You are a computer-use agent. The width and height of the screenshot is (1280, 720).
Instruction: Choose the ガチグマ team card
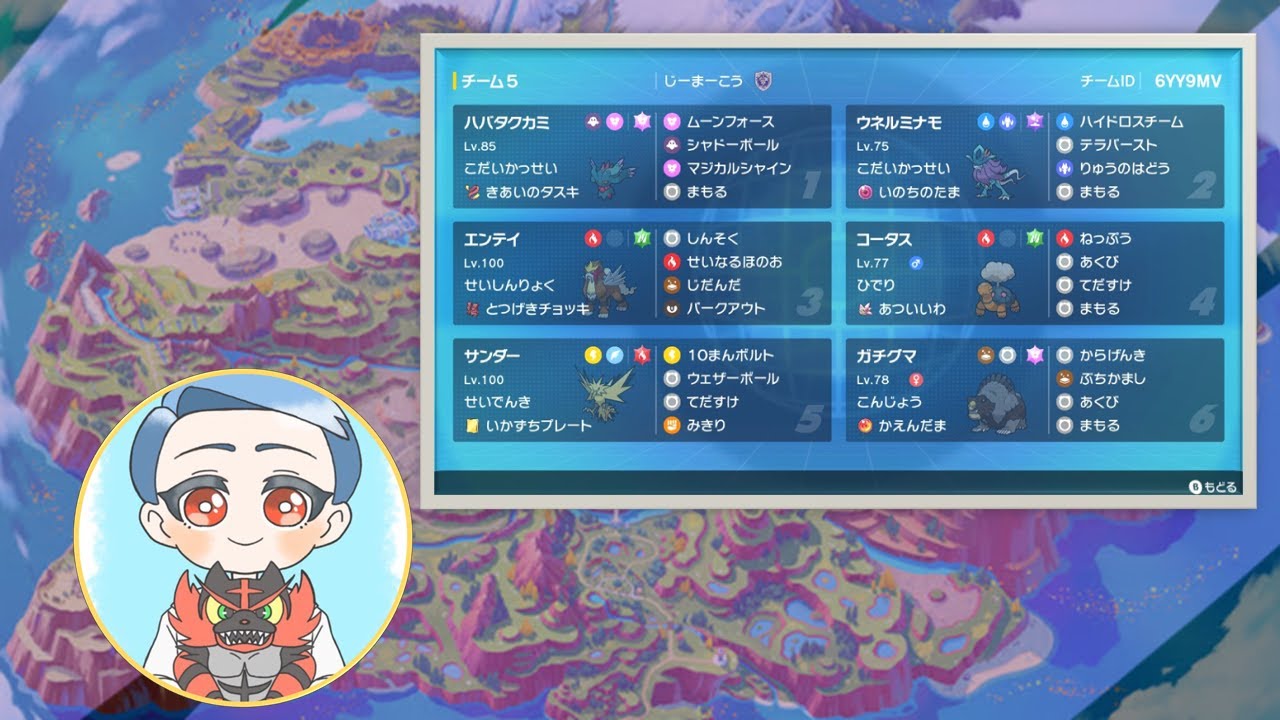[x=1034, y=390]
